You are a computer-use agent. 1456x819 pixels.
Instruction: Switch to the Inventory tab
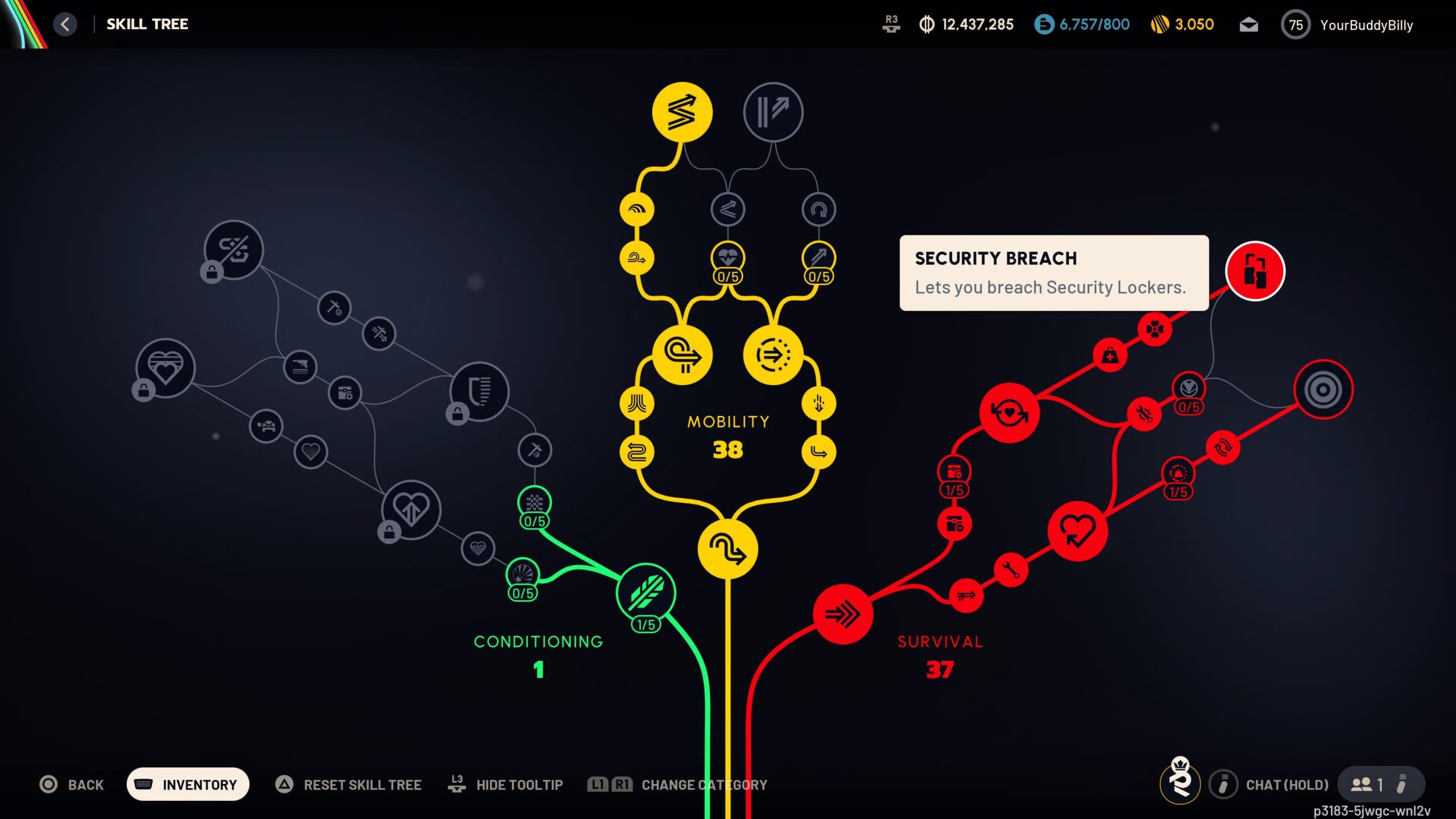[x=188, y=783]
